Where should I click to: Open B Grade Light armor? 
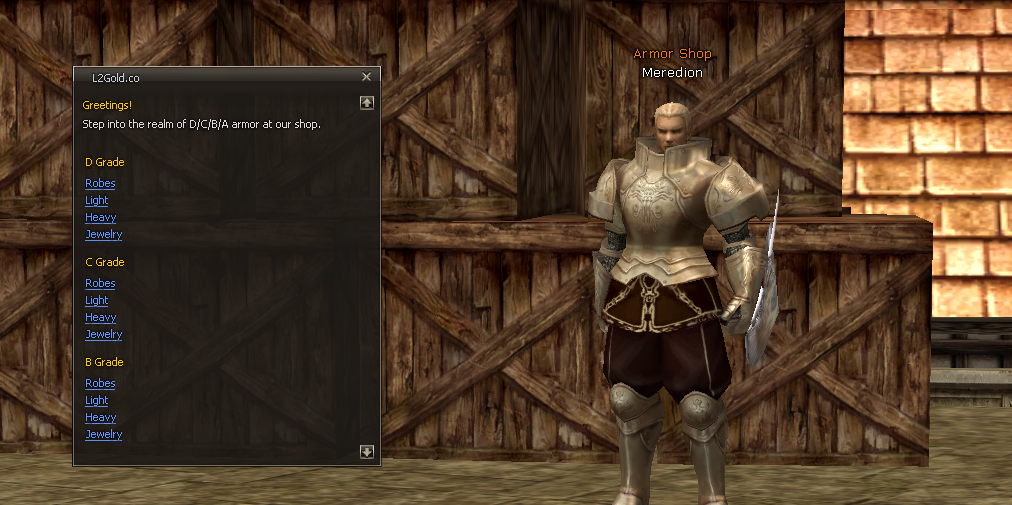tap(97, 401)
